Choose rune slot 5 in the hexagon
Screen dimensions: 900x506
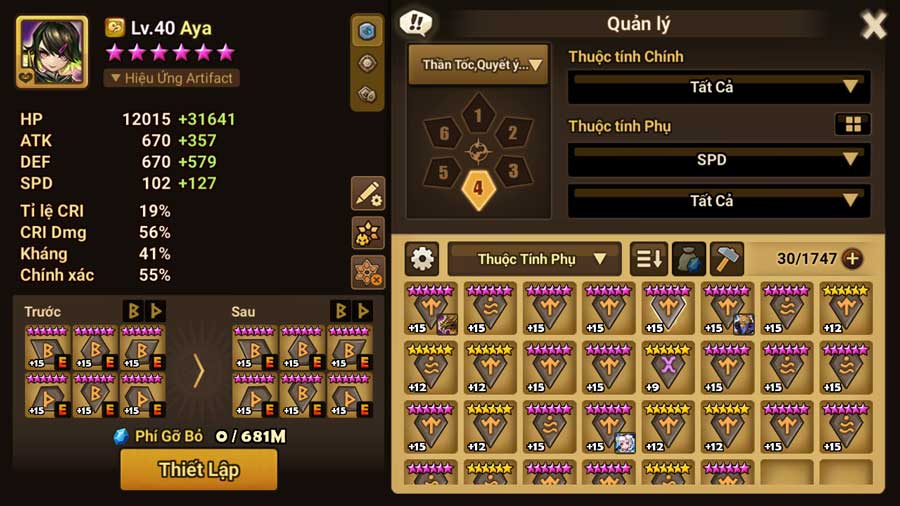[444, 171]
